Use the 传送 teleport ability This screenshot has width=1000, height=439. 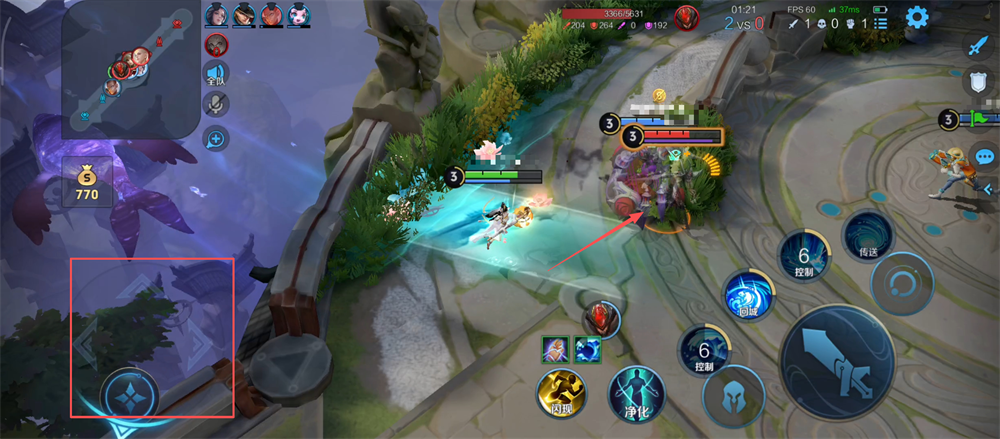[866, 237]
